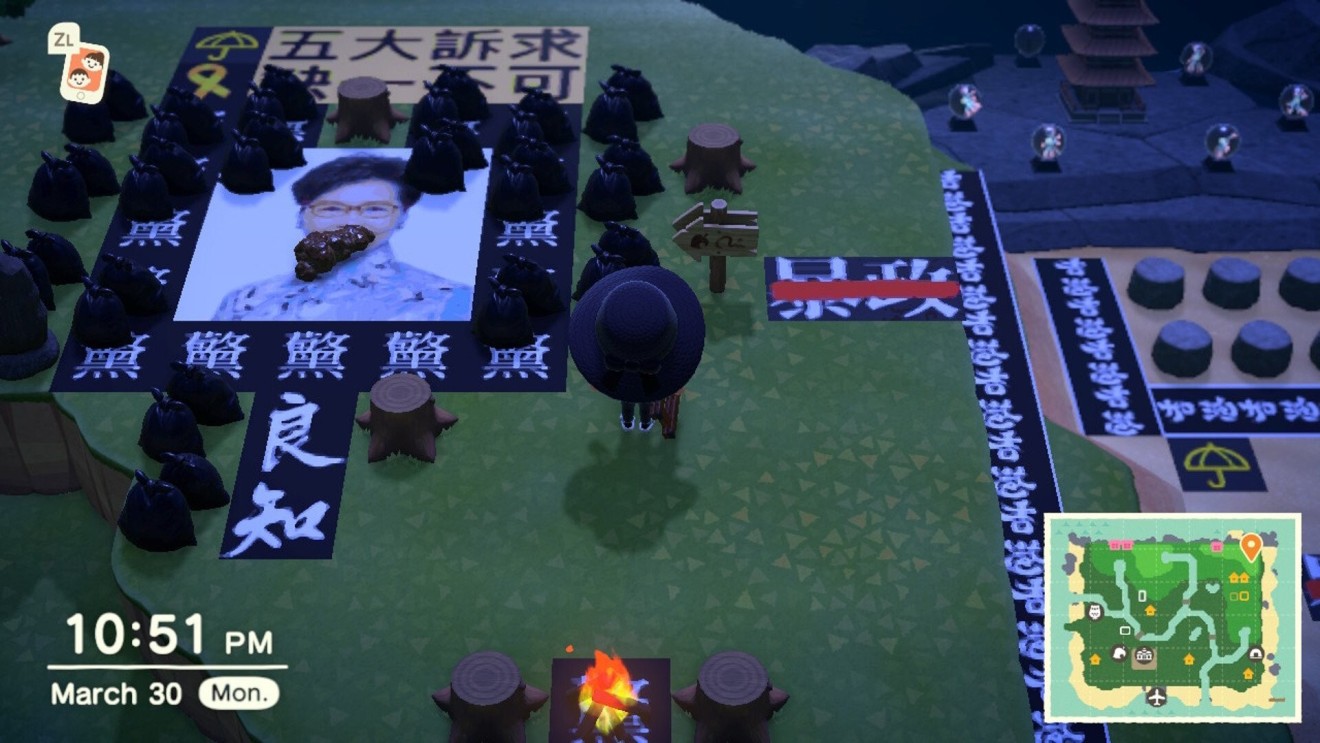The width and height of the screenshot is (1320, 743).
Task: Select the museum owl icon on the minimap
Action: (x=1094, y=610)
